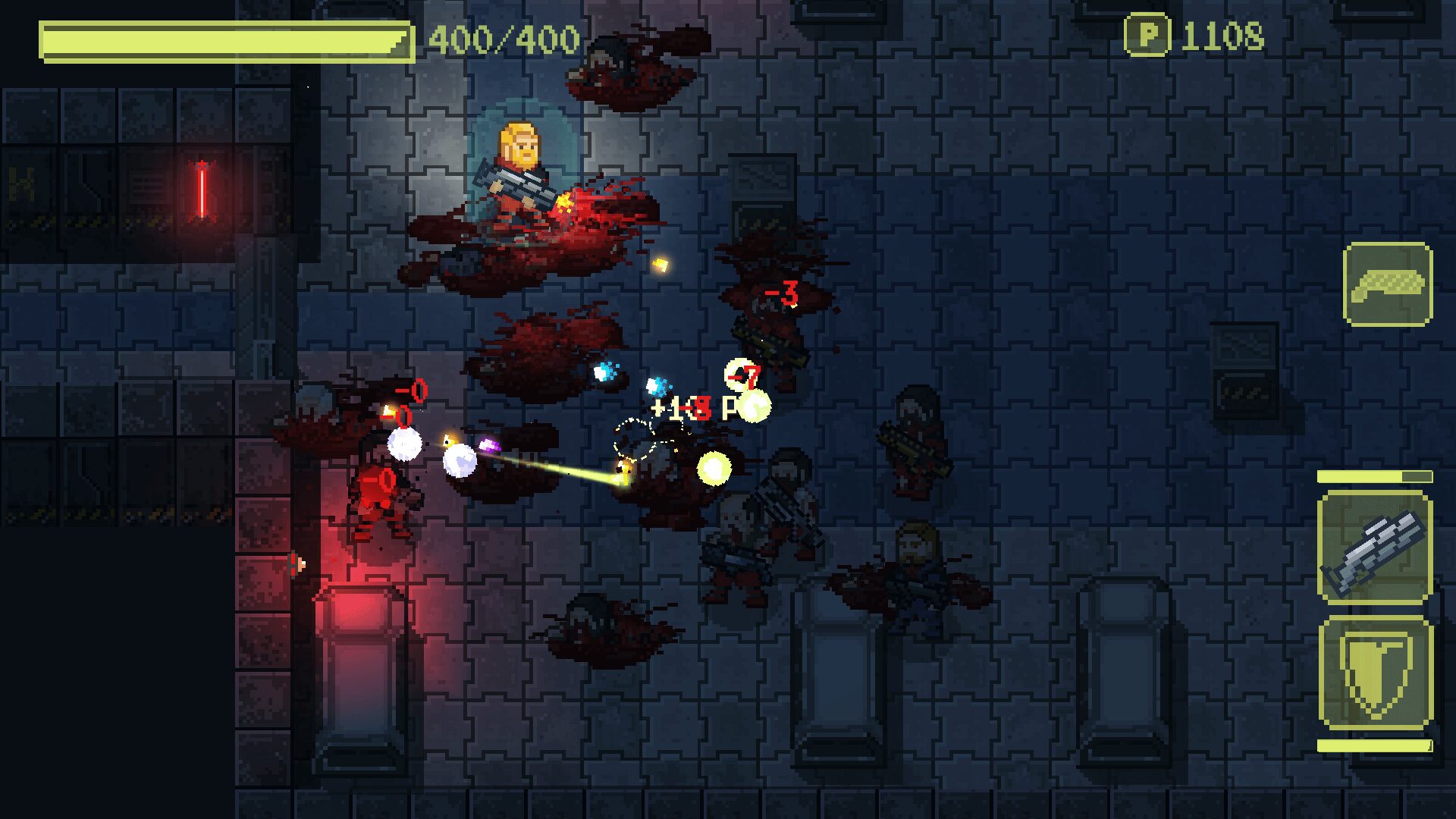Tap the melee weapon button
Screen dimensions: 1456x819
tap(1387, 284)
